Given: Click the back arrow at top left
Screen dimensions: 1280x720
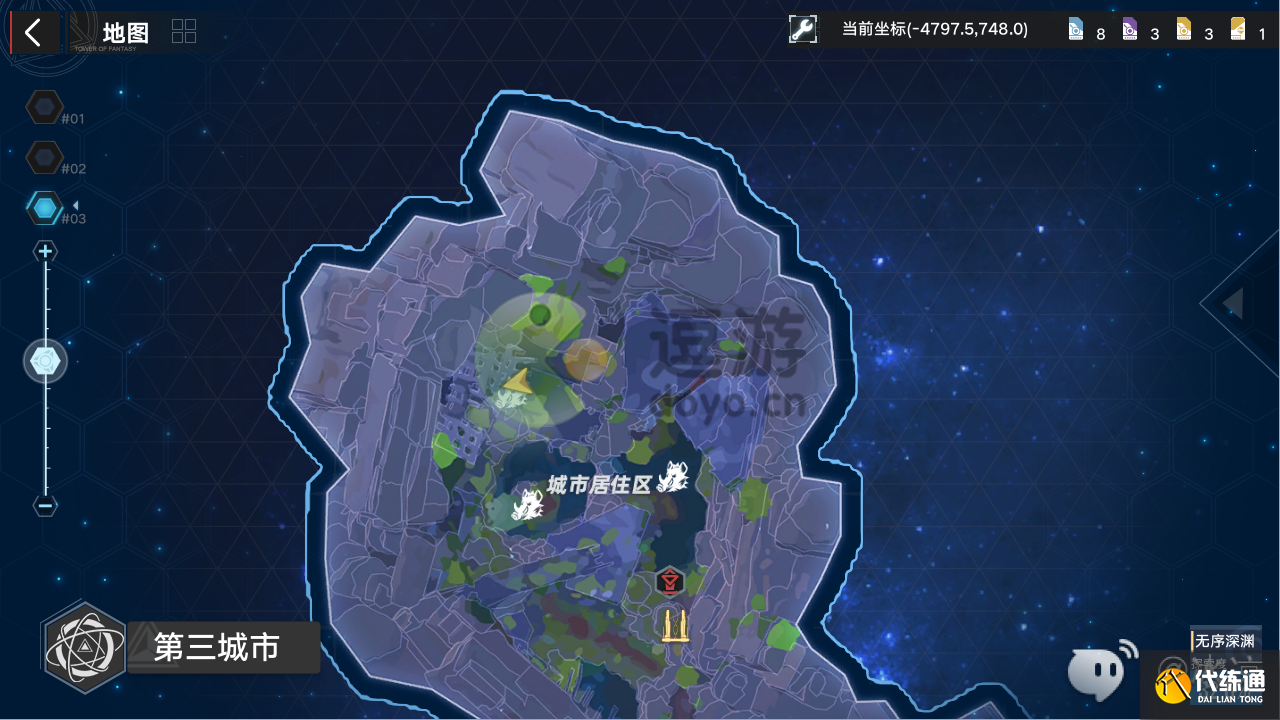Looking at the screenshot, I should point(33,32).
